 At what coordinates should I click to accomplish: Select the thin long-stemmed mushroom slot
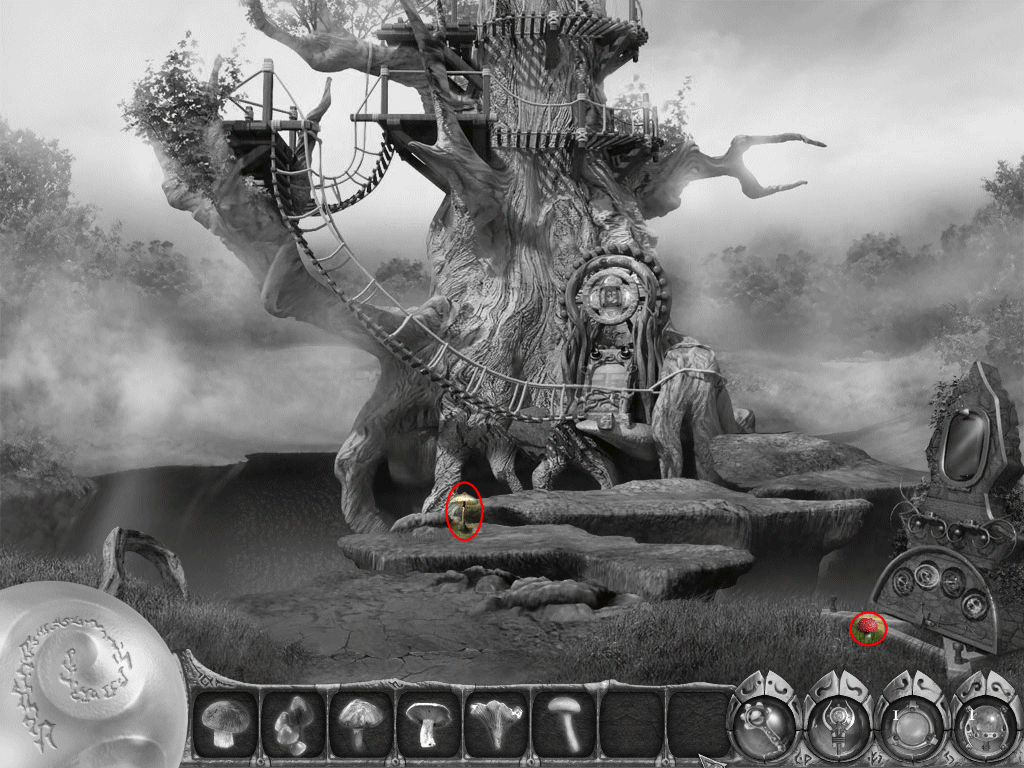click(564, 721)
